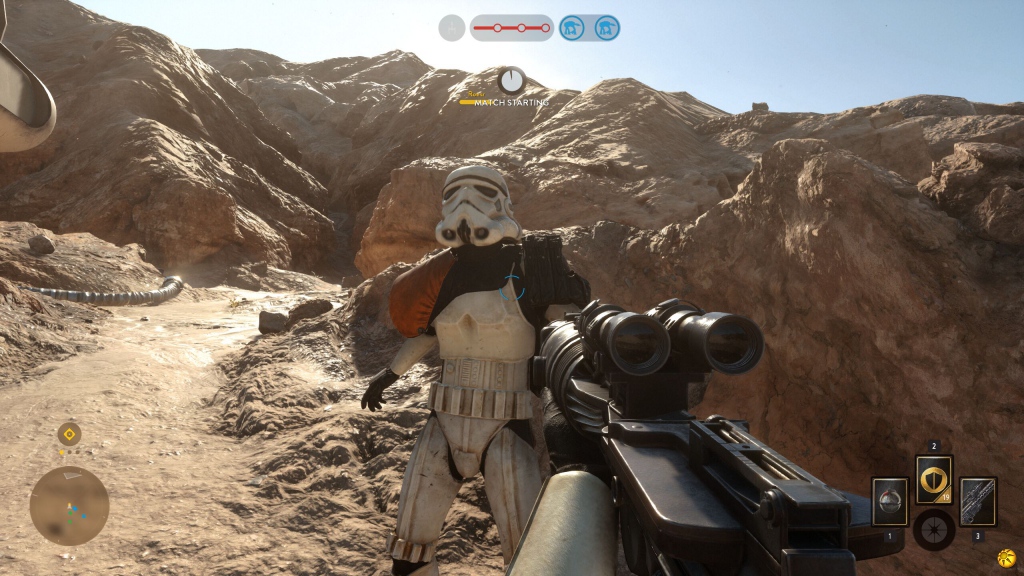Select the red uplink progress tracker

[x=511, y=28]
